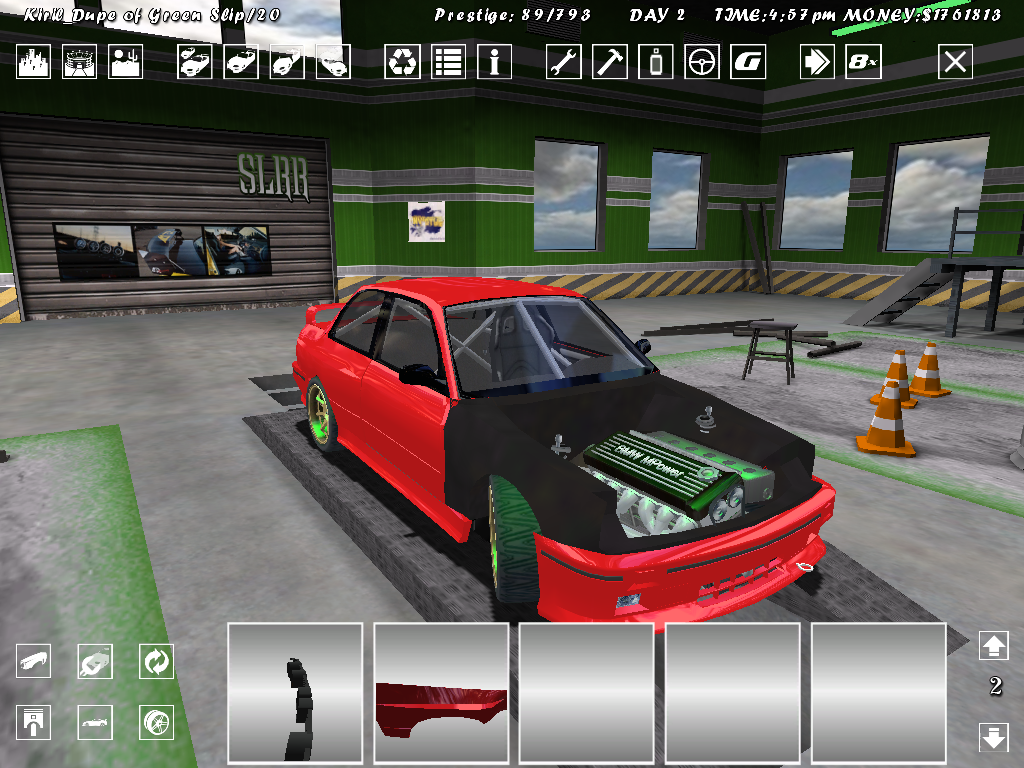The width and height of the screenshot is (1024, 768).
Task: Open the parts list icon
Action: (448, 62)
